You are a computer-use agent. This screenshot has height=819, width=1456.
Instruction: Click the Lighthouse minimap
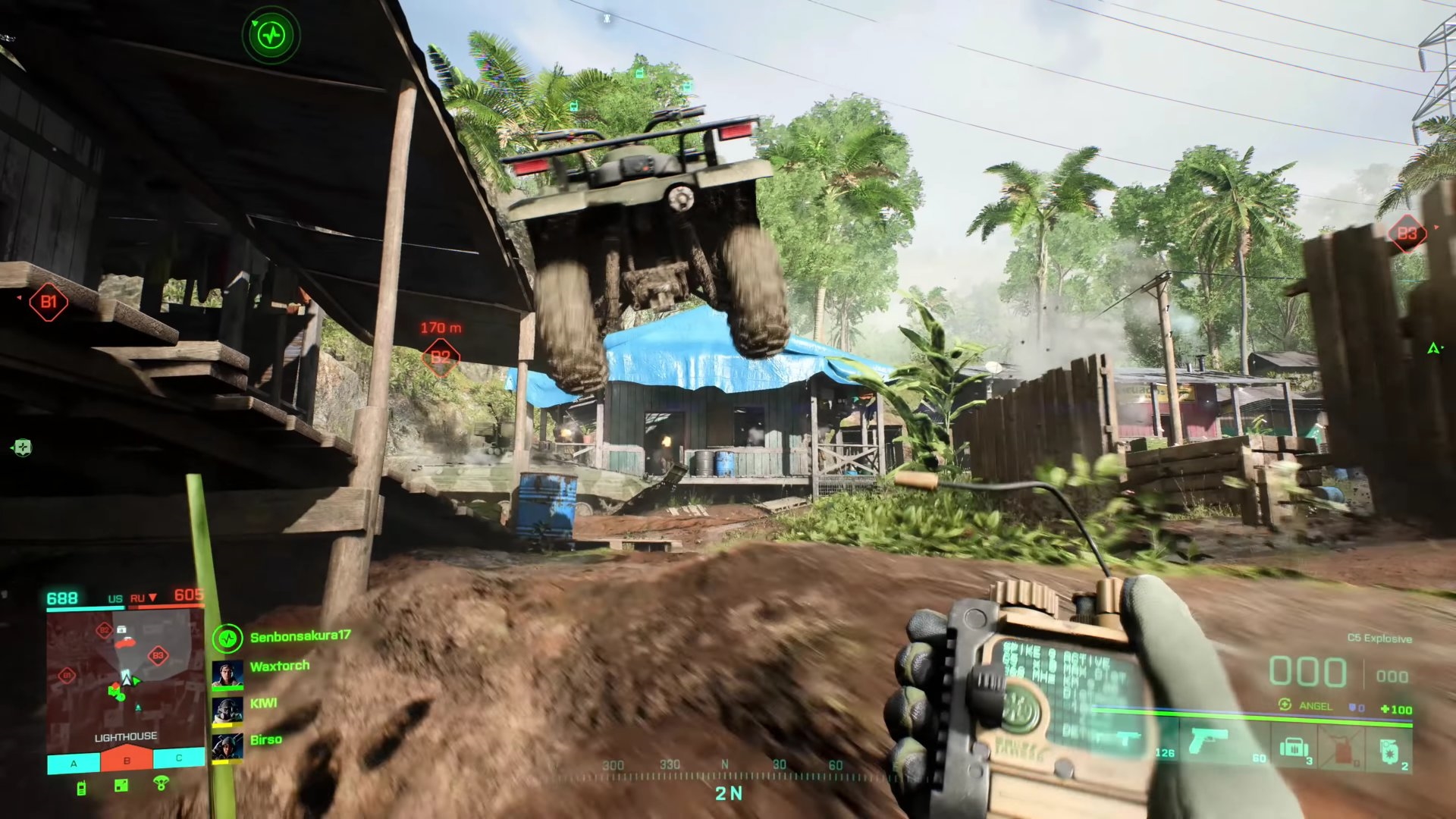(x=125, y=677)
